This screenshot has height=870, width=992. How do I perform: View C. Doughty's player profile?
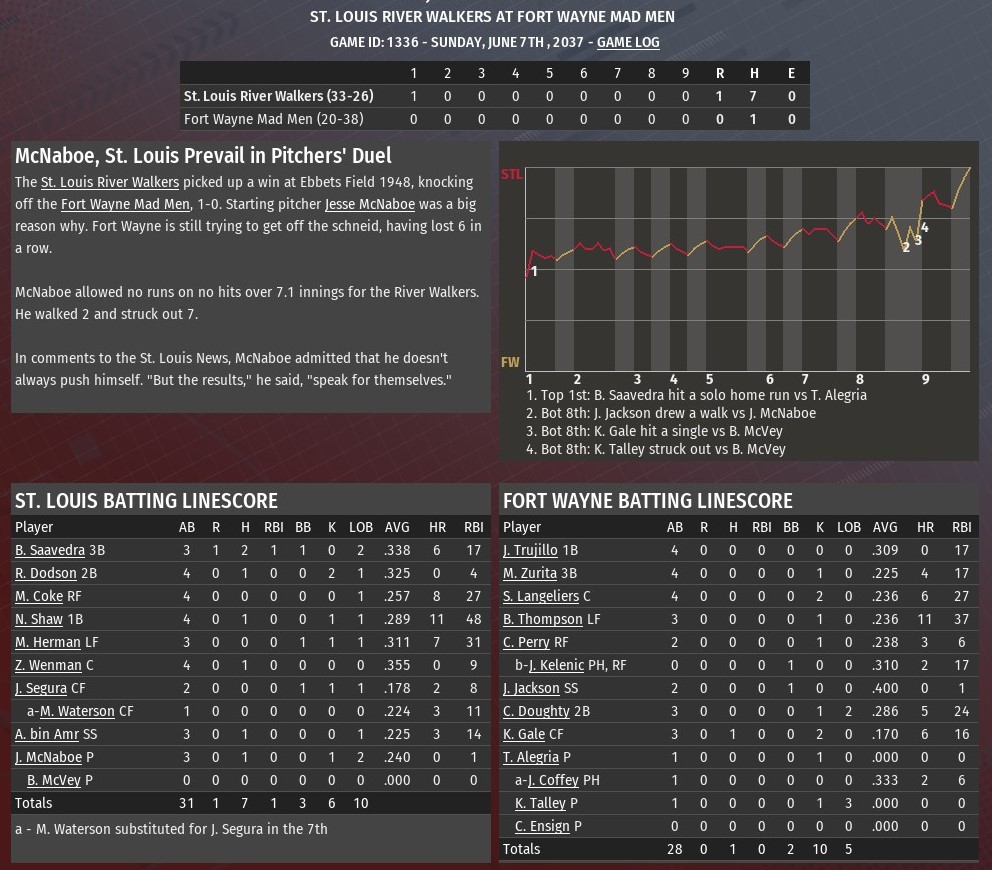pos(536,711)
